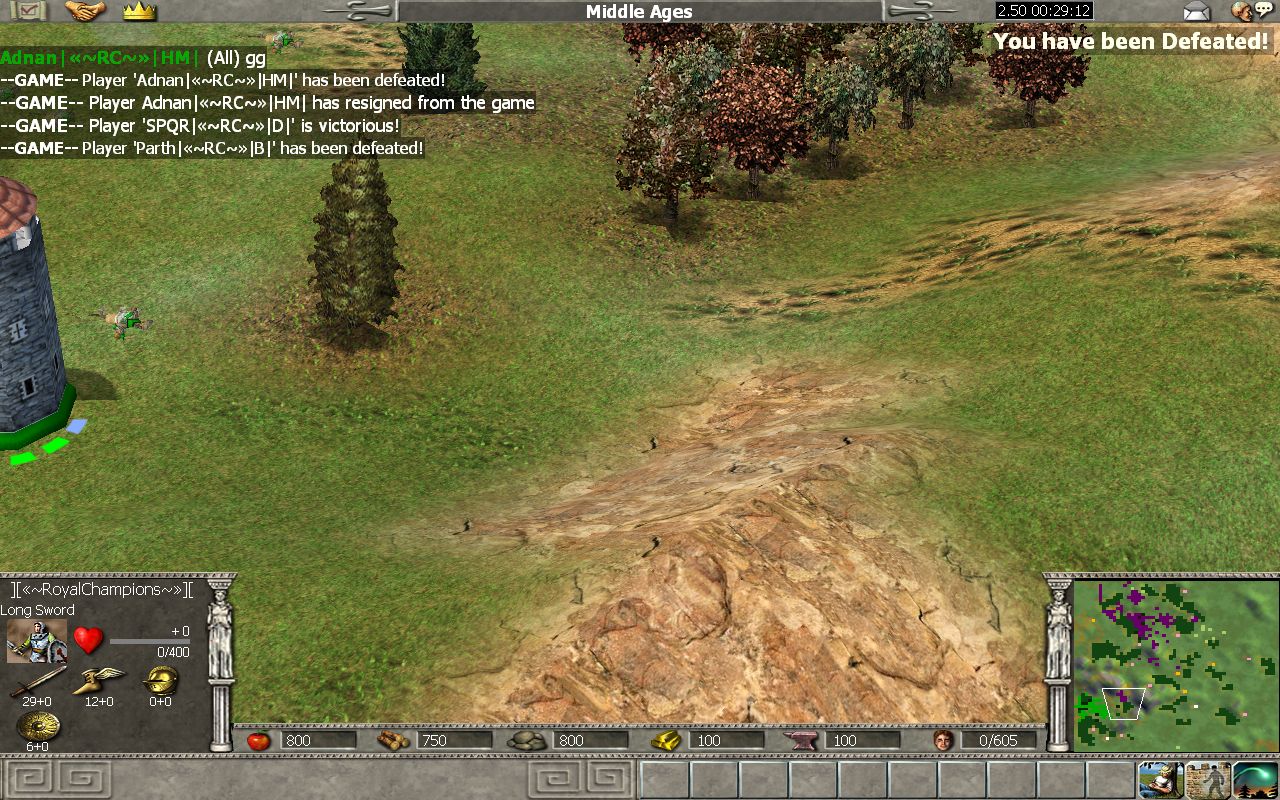Click the sword attack stat icon

pos(38,680)
